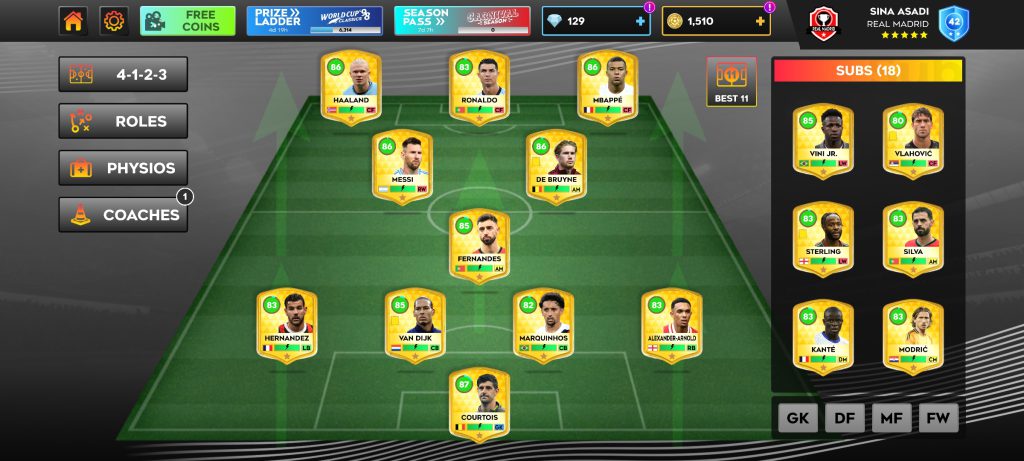Screen dimensions: 1024x461
Task: Open the settings gear
Action: pyautogui.click(x=115, y=21)
